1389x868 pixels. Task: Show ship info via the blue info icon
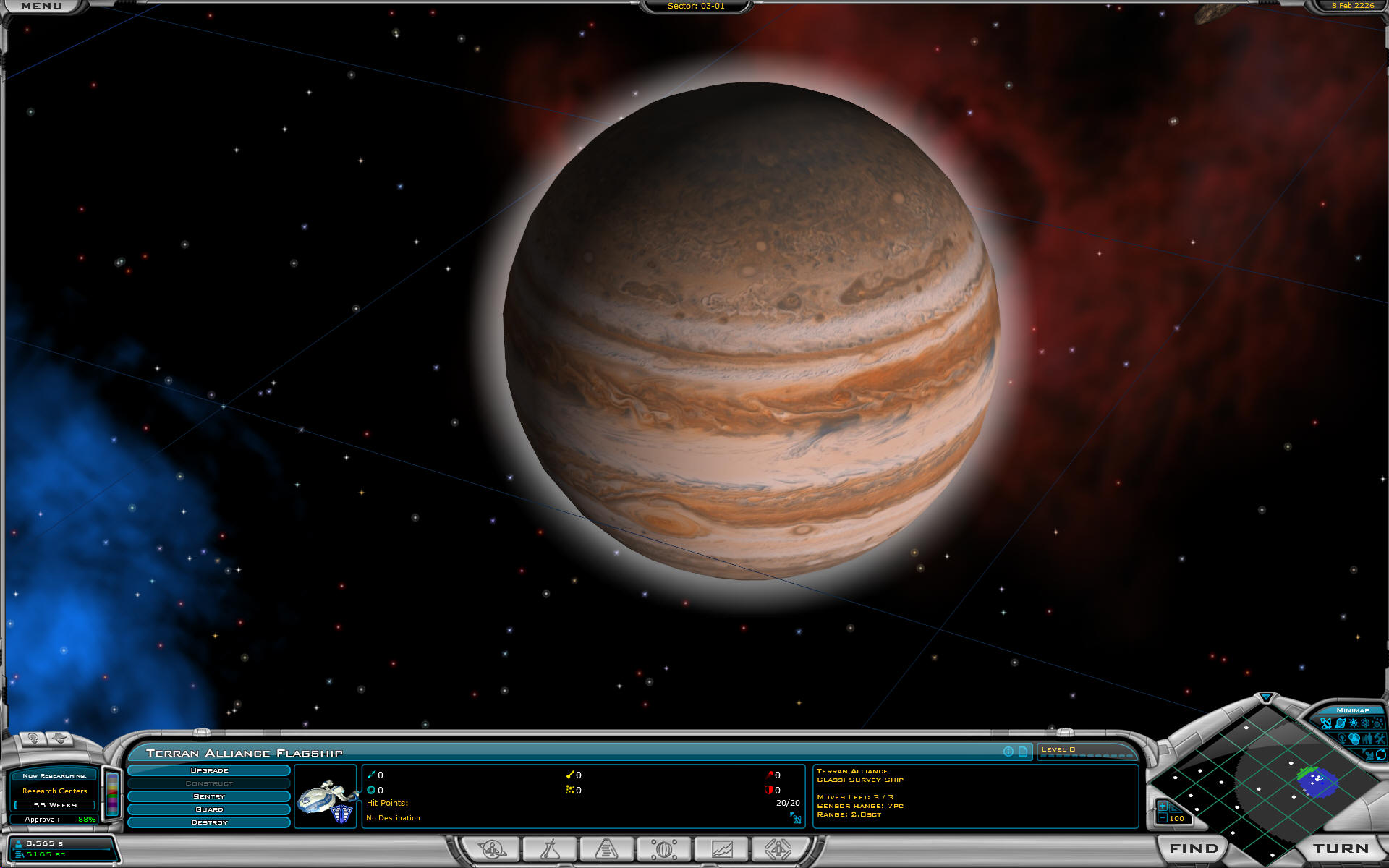(x=1008, y=752)
